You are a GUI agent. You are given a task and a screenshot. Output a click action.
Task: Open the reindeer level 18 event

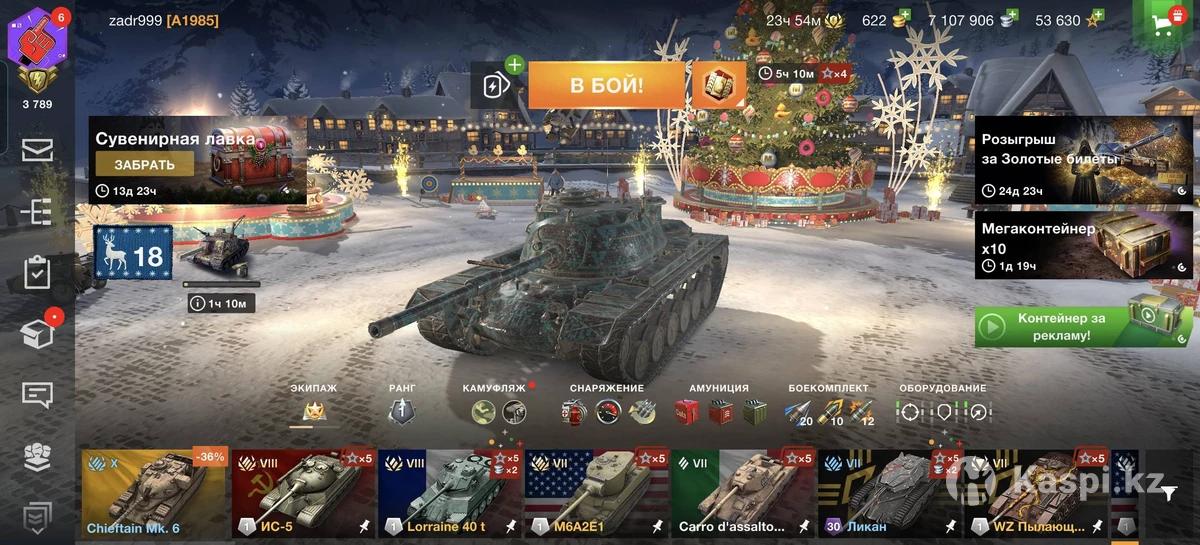coord(133,254)
